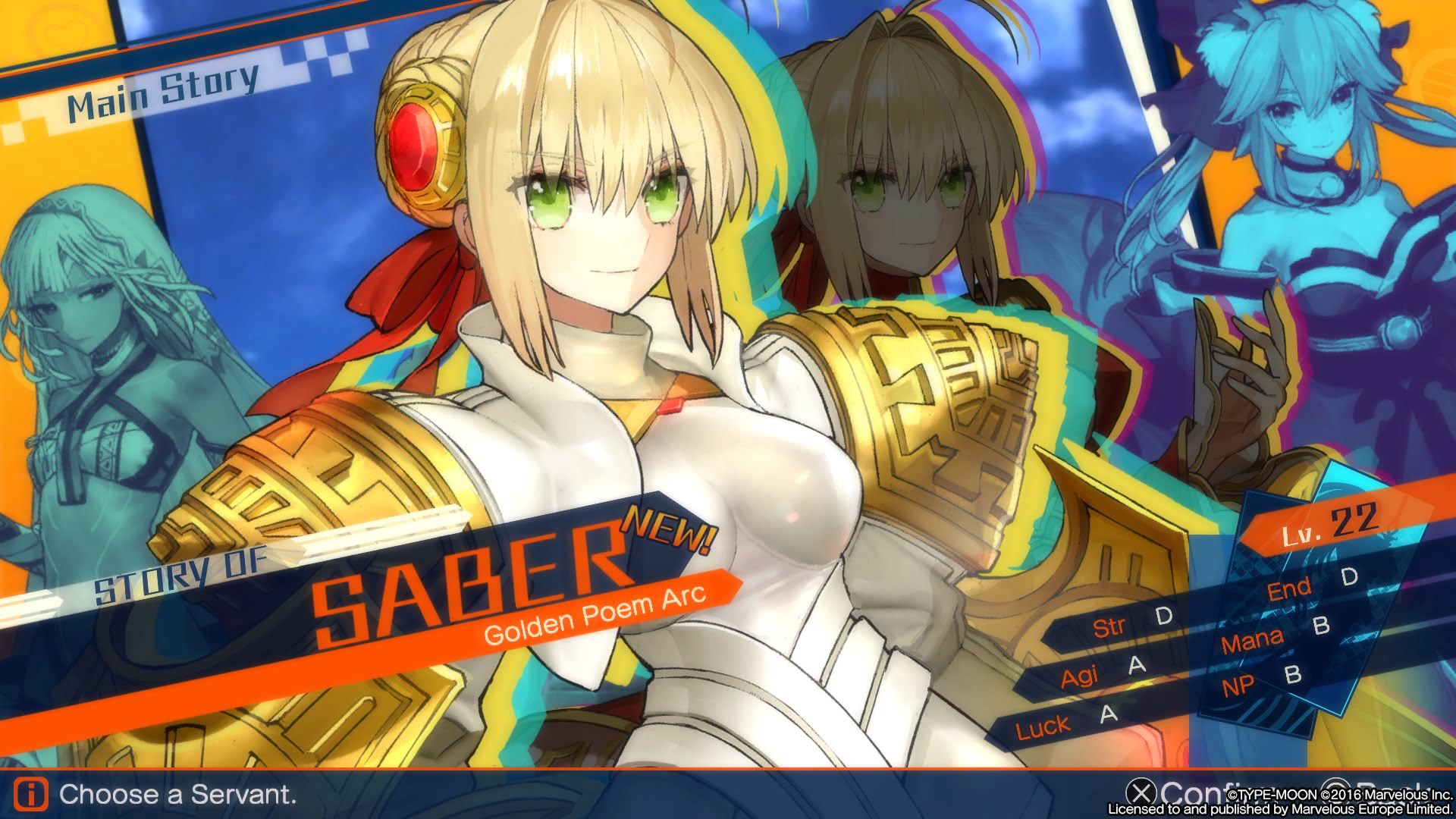Screen dimensions: 1456x819
Task: Click the Main Story header label
Action: pyautogui.click(x=163, y=93)
